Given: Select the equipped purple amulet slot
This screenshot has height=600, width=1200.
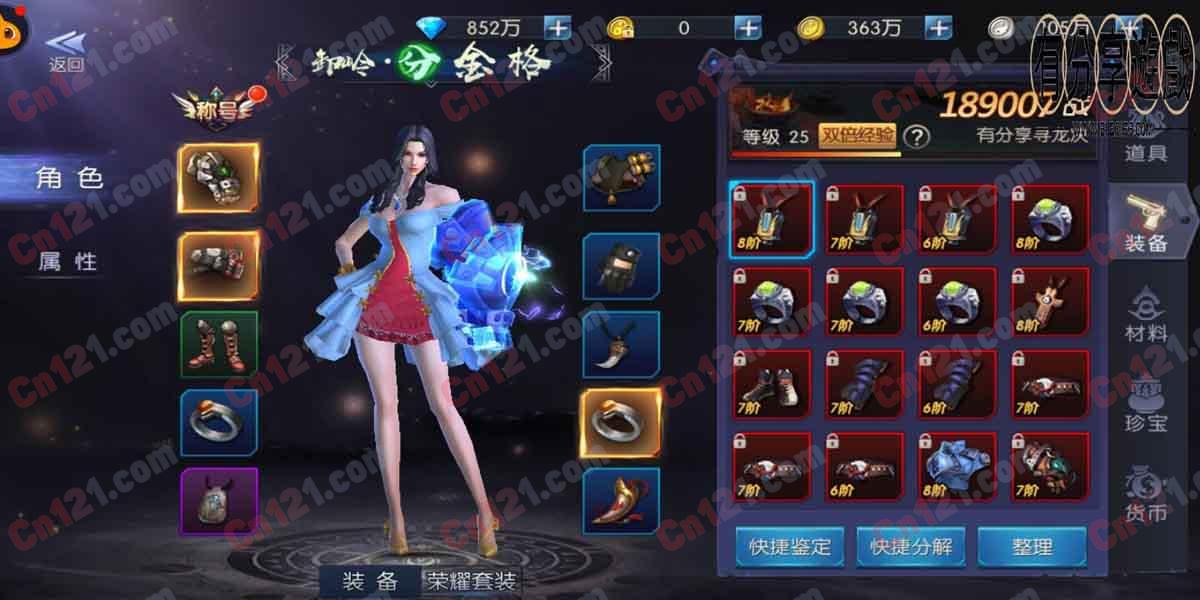Looking at the screenshot, I should (x=219, y=501).
